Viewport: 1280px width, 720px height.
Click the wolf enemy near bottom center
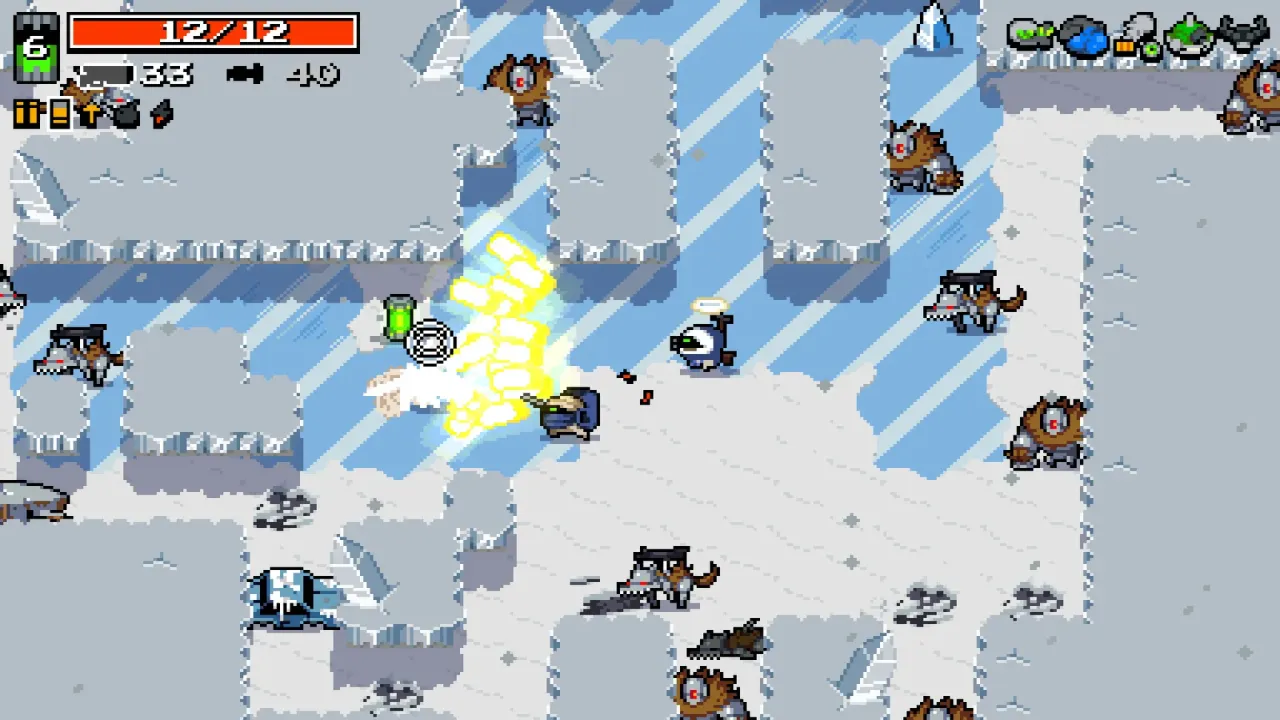[665, 575]
